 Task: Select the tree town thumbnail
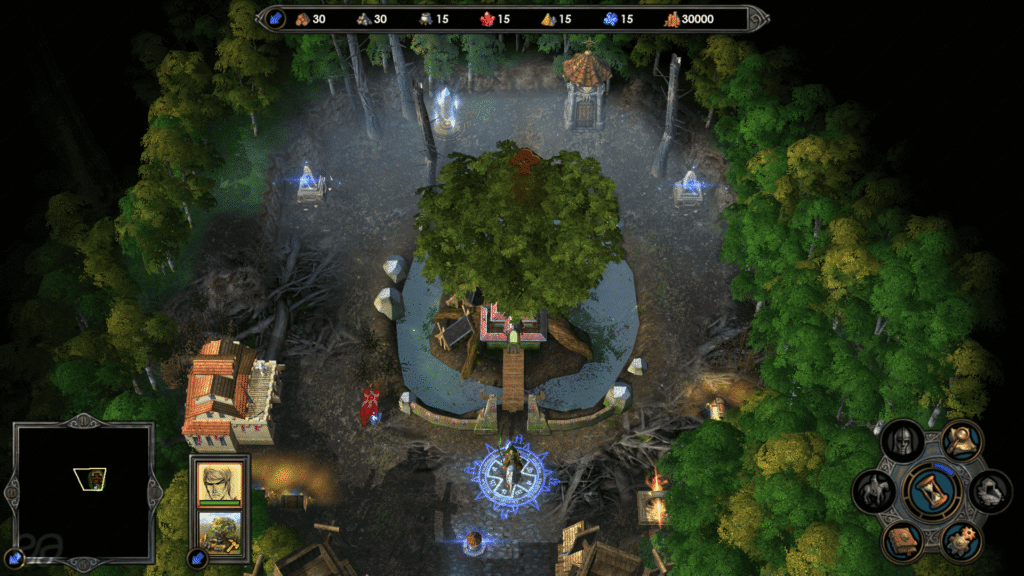pos(220,530)
